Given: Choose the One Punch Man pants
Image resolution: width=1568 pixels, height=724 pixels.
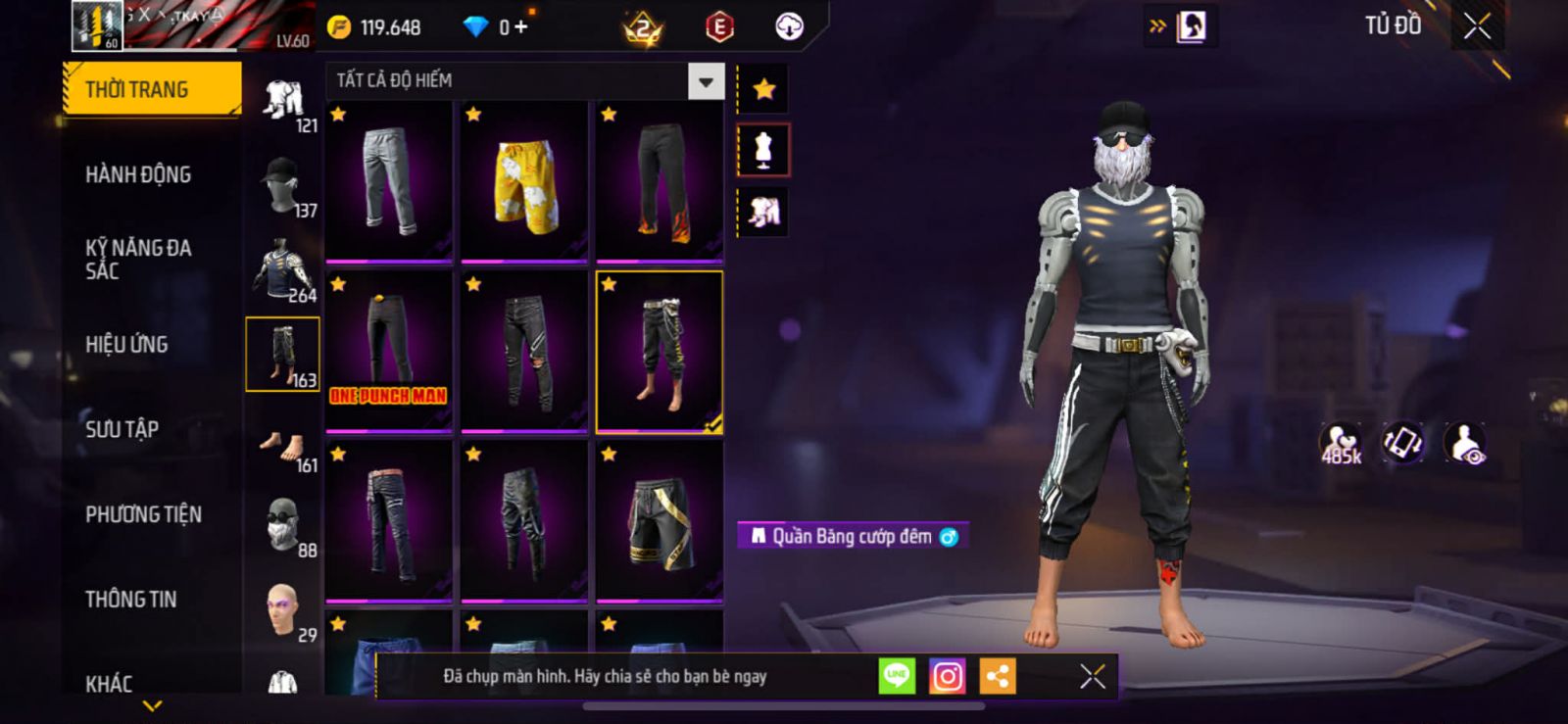Looking at the screenshot, I should coord(389,351).
